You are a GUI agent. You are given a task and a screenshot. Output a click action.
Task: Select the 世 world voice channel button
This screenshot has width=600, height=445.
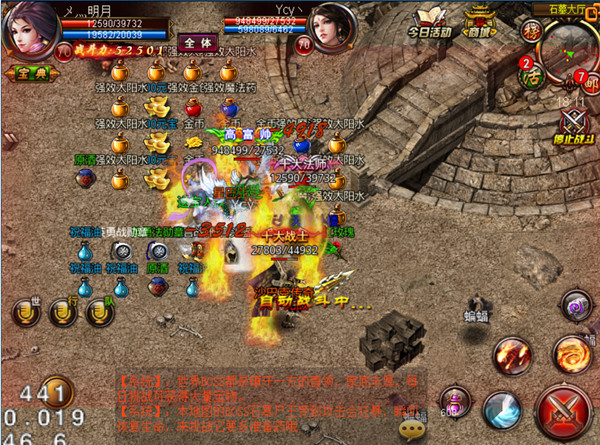click(x=24, y=311)
